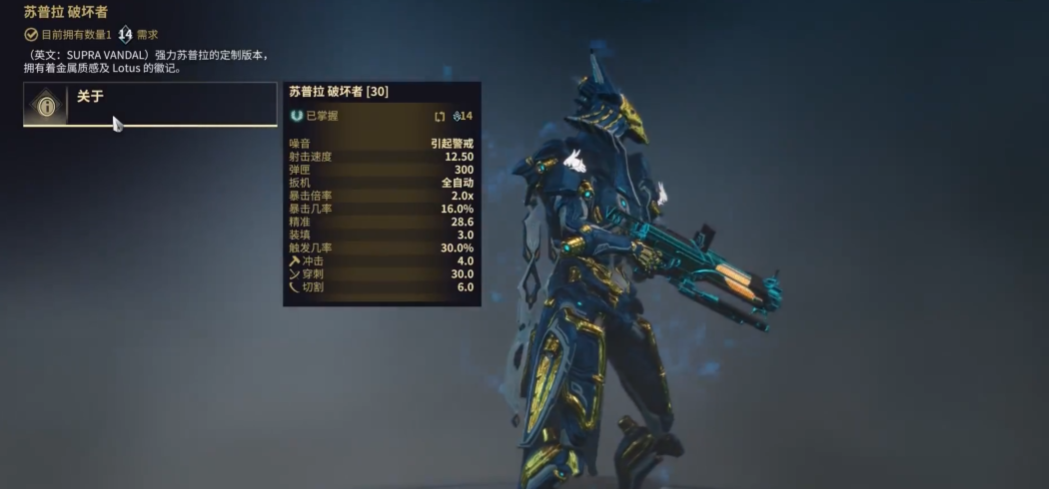Open the 关于 (About) entry
1049x489 pixels.
[150, 104]
